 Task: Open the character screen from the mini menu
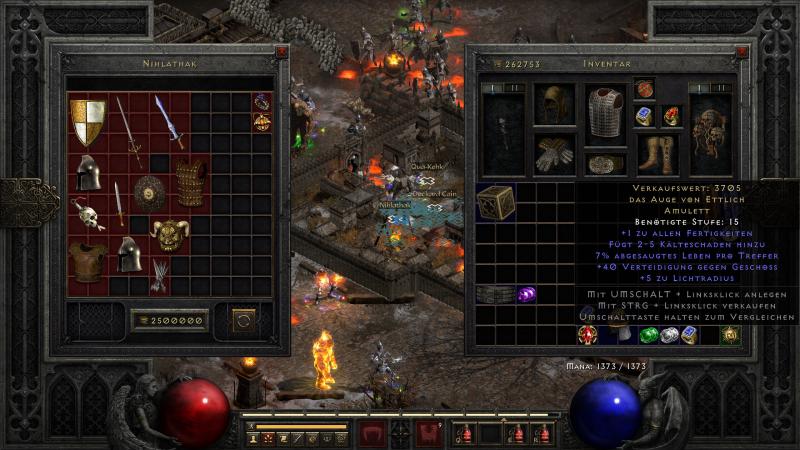click(x=255, y=439)
